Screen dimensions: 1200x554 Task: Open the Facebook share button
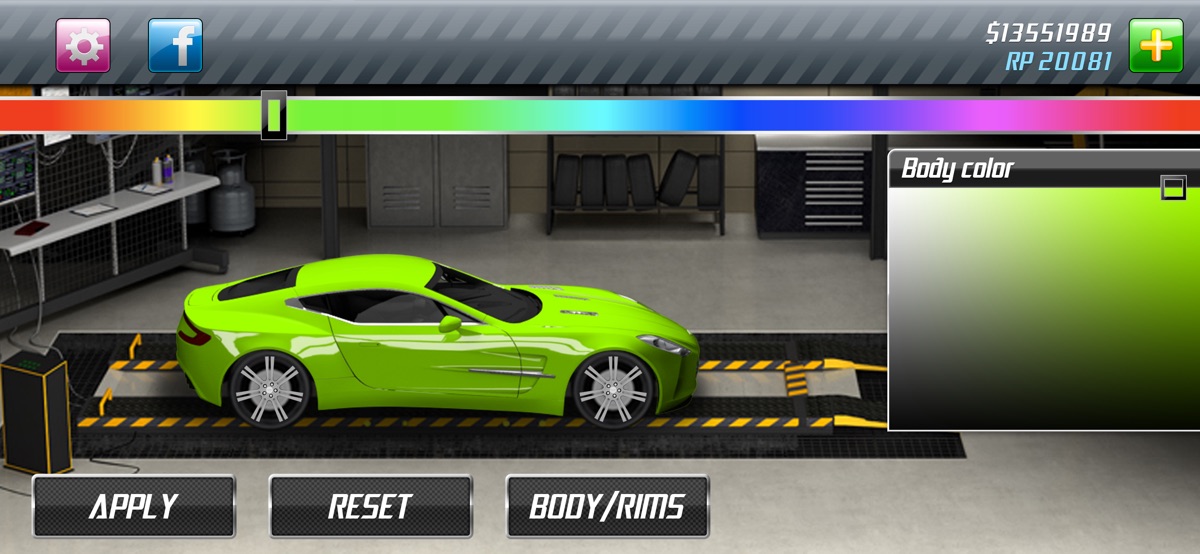pos(175,46)
